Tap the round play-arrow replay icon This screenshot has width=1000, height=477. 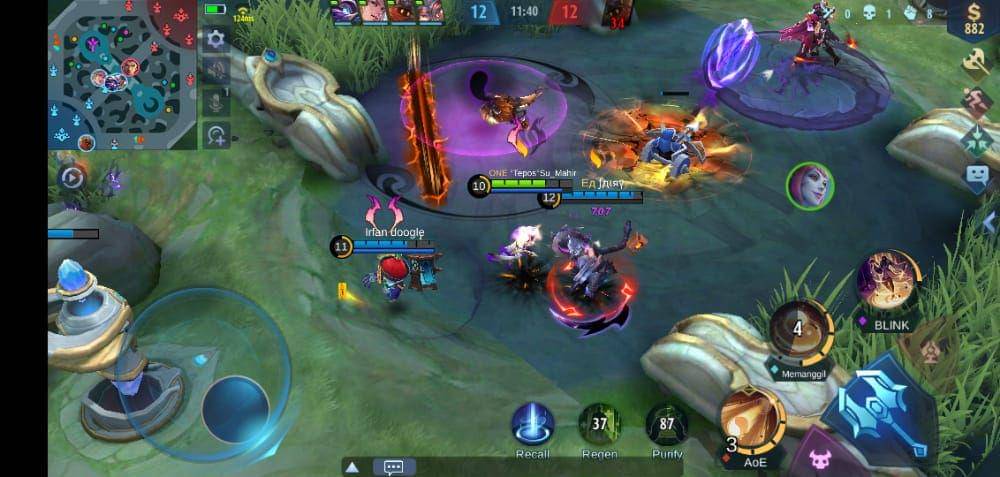[72, 177]
